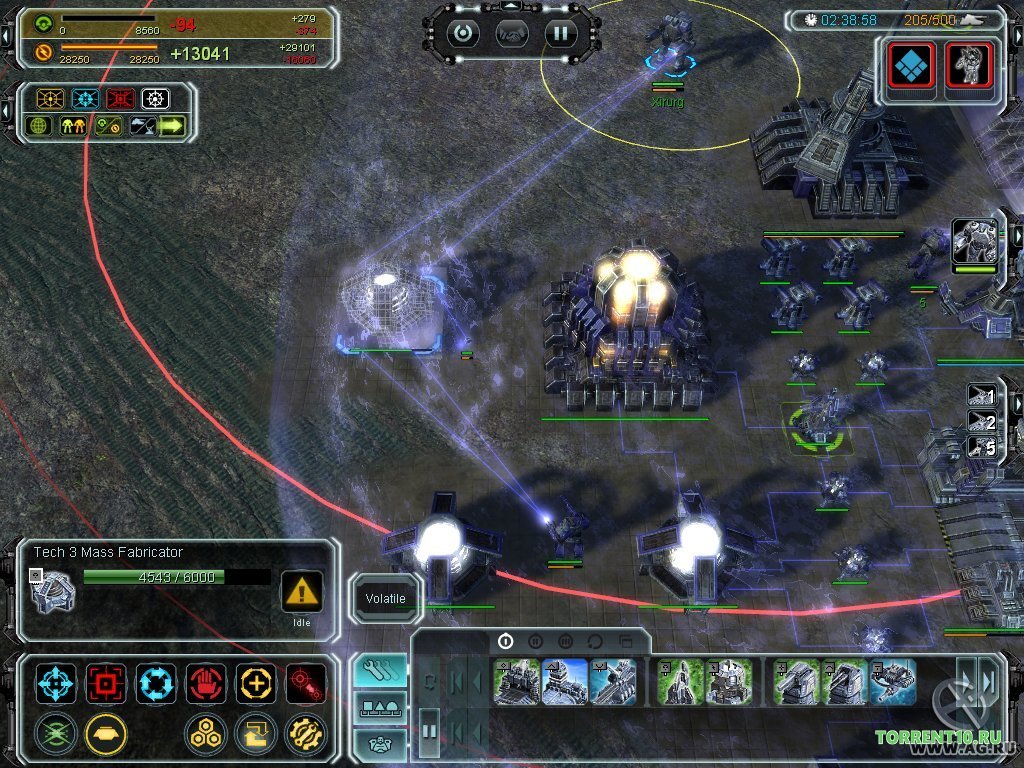Click the main menu power-style button
Screen dimensions: 1024x768
462,33
